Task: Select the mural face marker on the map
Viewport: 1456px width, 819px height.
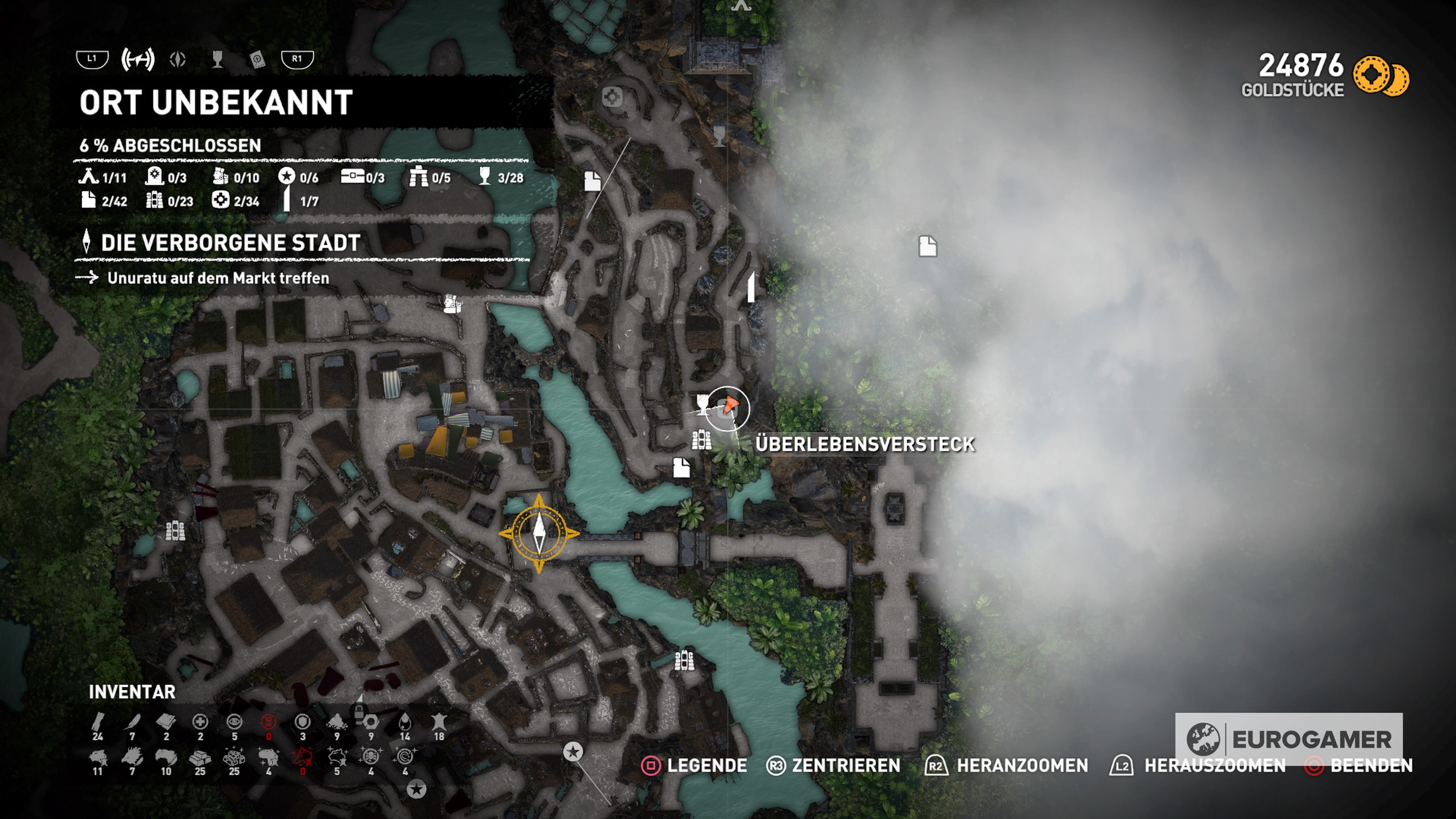Action: [452, 303]
